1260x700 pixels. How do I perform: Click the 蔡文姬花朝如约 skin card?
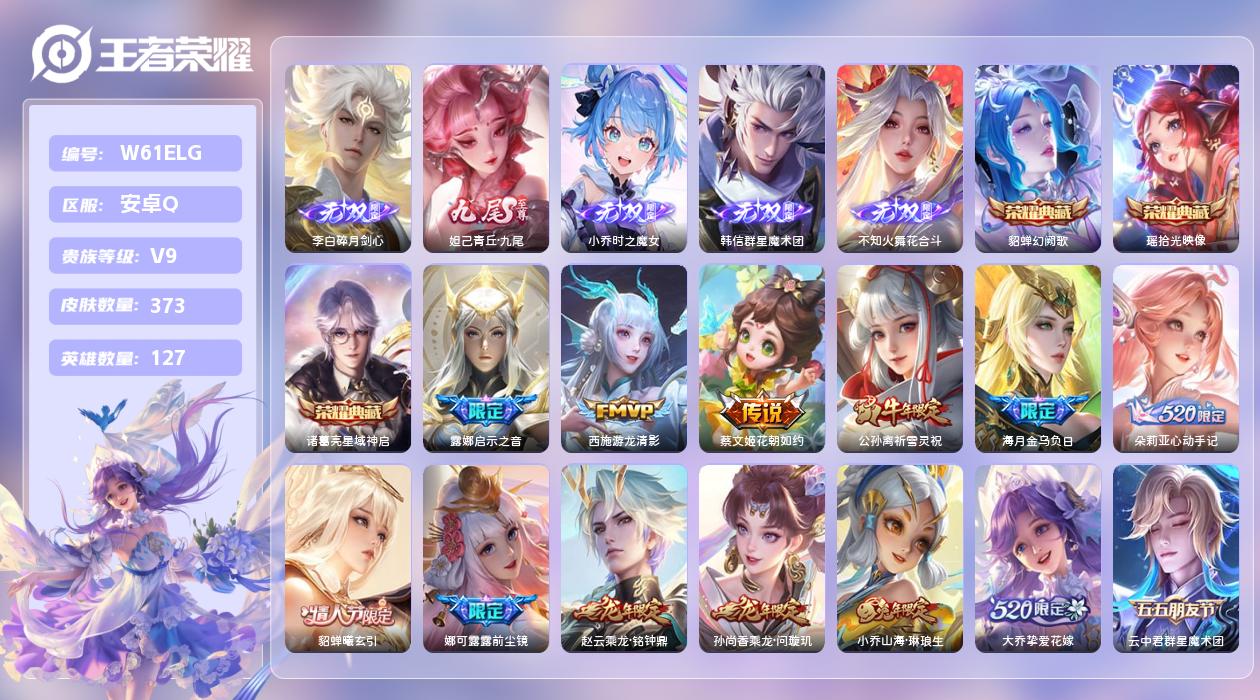[x=762, y=358]
